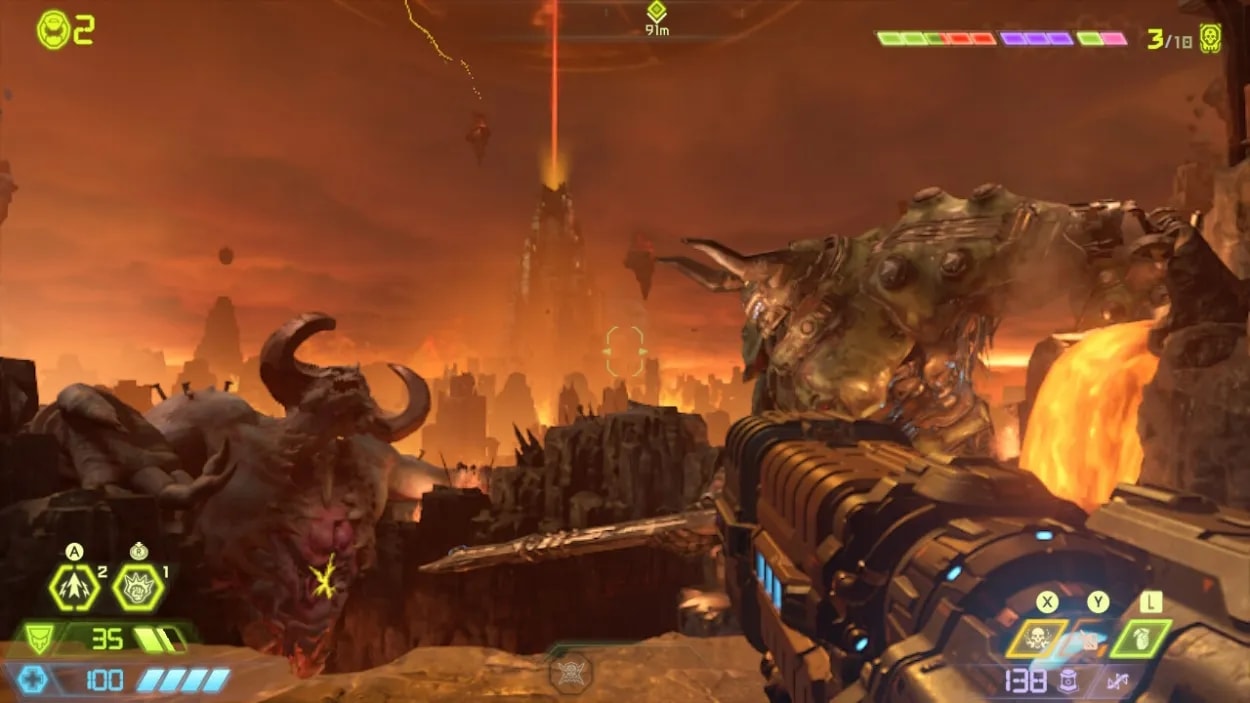Choose the green frag grenade icon

[x=1141, y=638]
